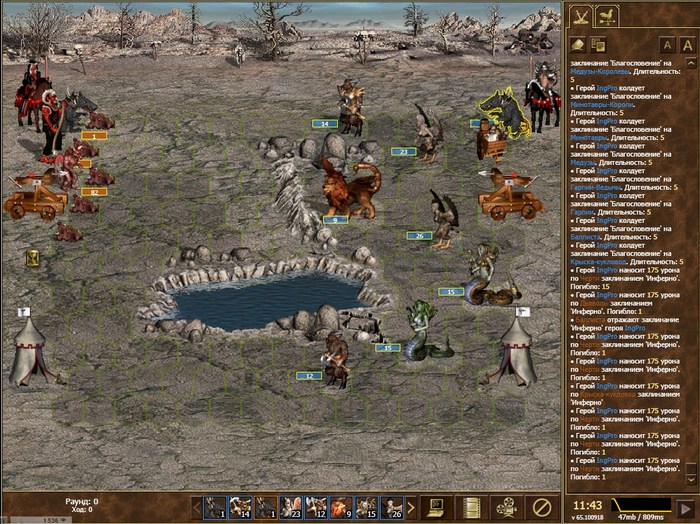Clear the log with the eraser button
The height and width of the screenshot is (524, 700).
pyautogui.click(x=577, y=44)
